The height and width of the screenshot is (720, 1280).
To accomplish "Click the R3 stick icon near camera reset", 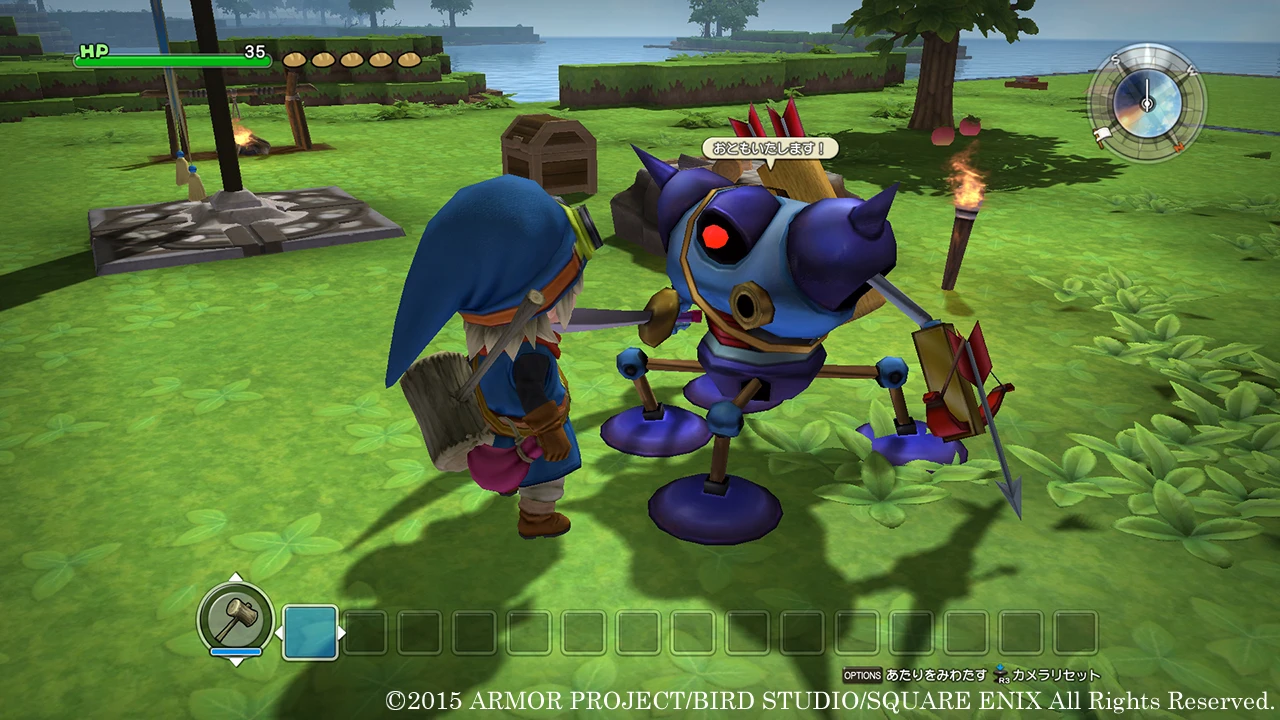I will 1002,673.
